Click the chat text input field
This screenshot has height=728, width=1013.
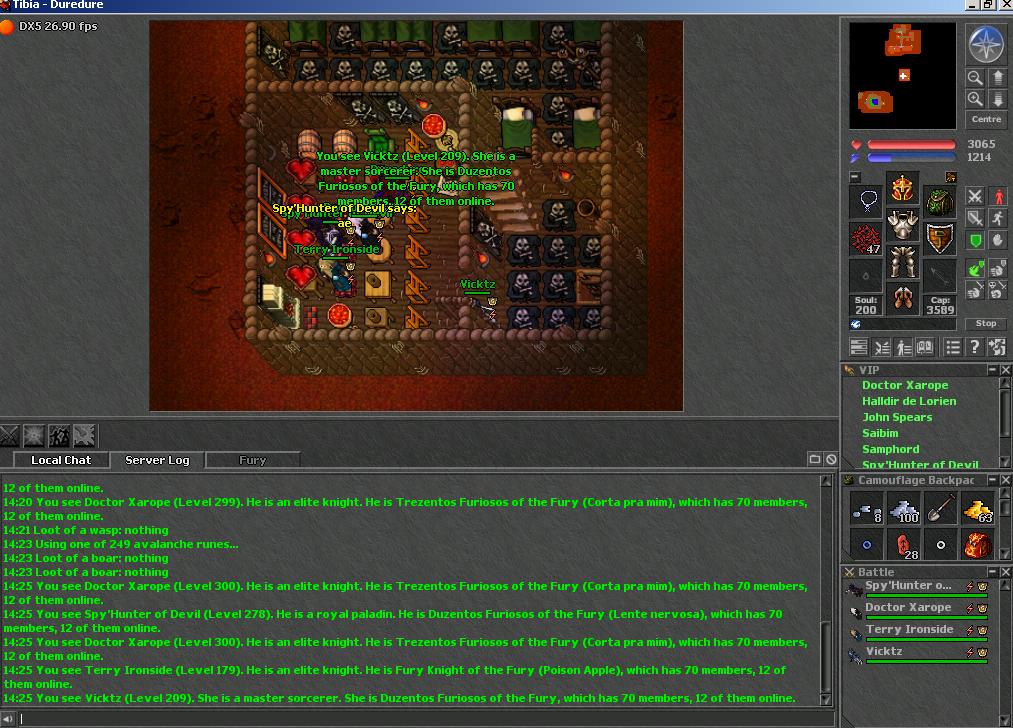pyautogui.click(x=420, y=719)
